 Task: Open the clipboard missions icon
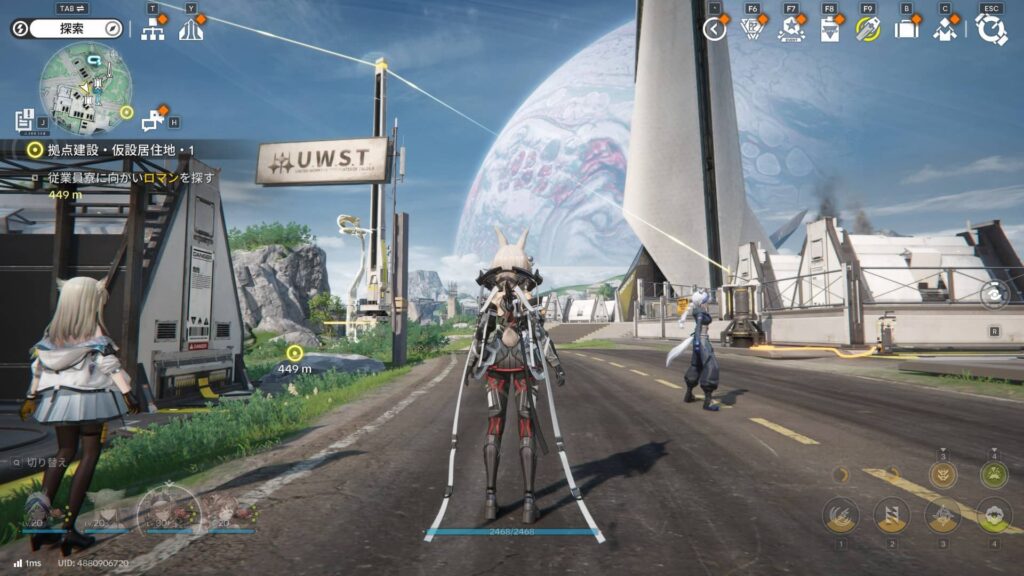click(x=830, y=29)
